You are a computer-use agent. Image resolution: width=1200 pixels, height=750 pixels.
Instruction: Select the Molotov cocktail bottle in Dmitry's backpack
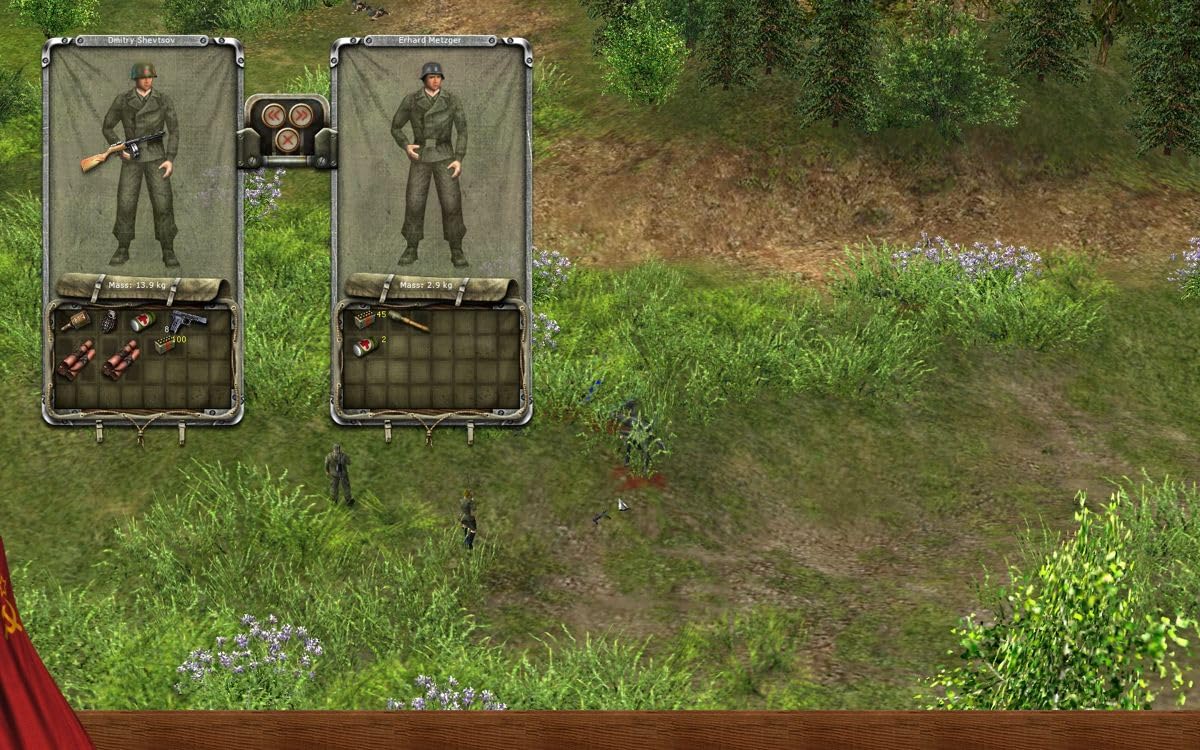click(x=77, y=321)
